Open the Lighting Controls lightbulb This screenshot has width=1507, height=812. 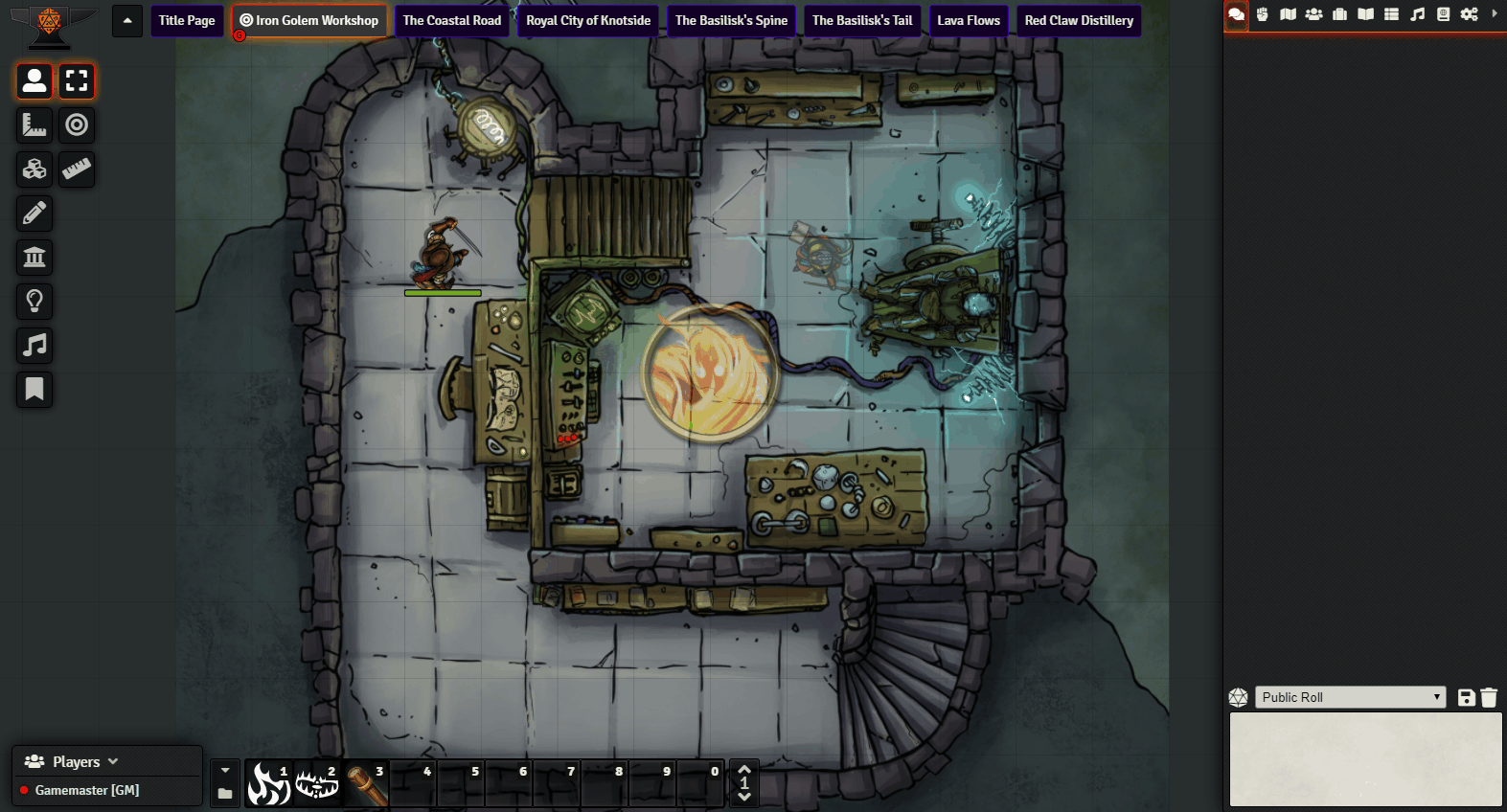tap(34, 301)
